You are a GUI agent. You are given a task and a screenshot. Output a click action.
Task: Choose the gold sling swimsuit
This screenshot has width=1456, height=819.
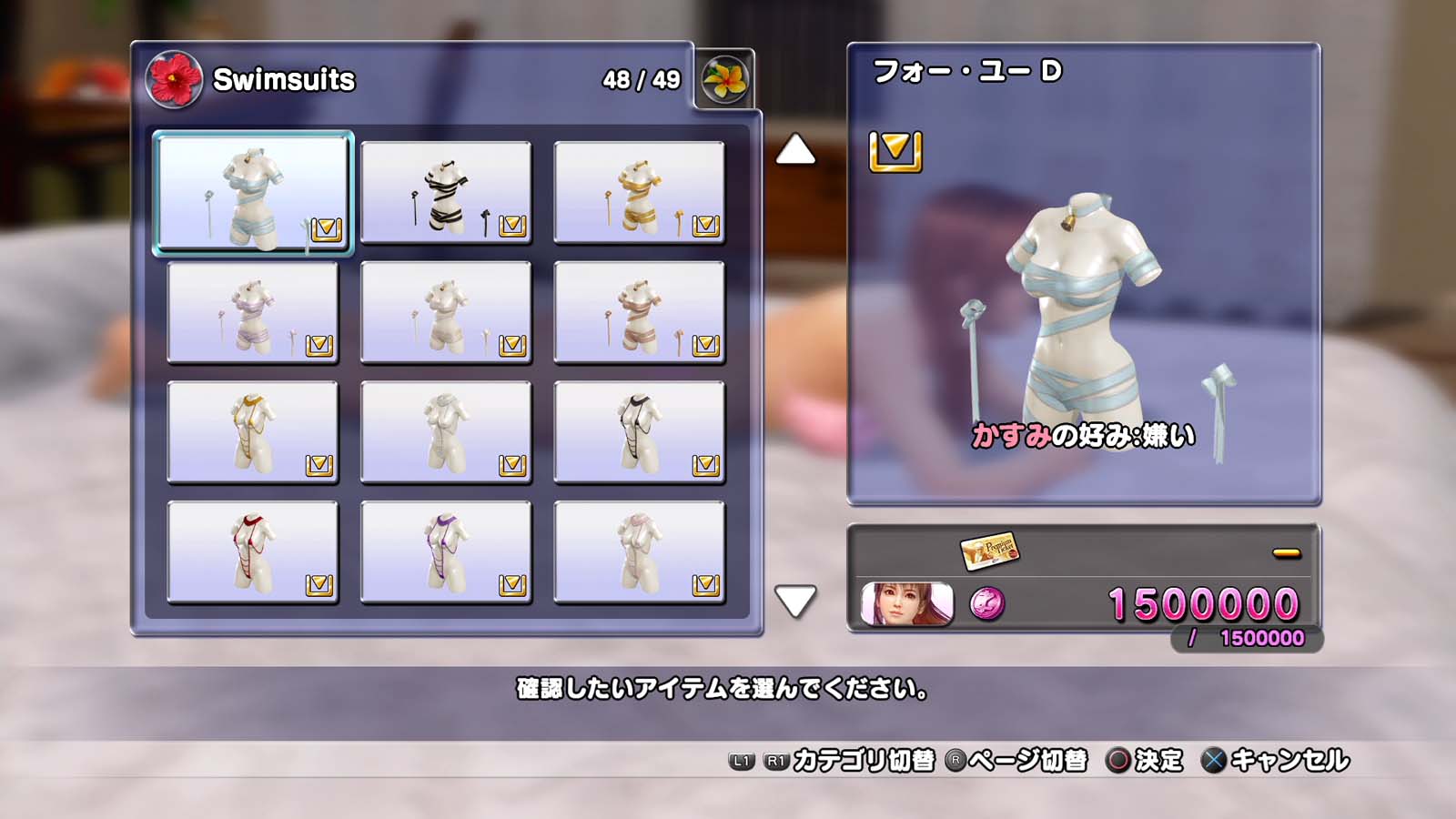(252, 432)
